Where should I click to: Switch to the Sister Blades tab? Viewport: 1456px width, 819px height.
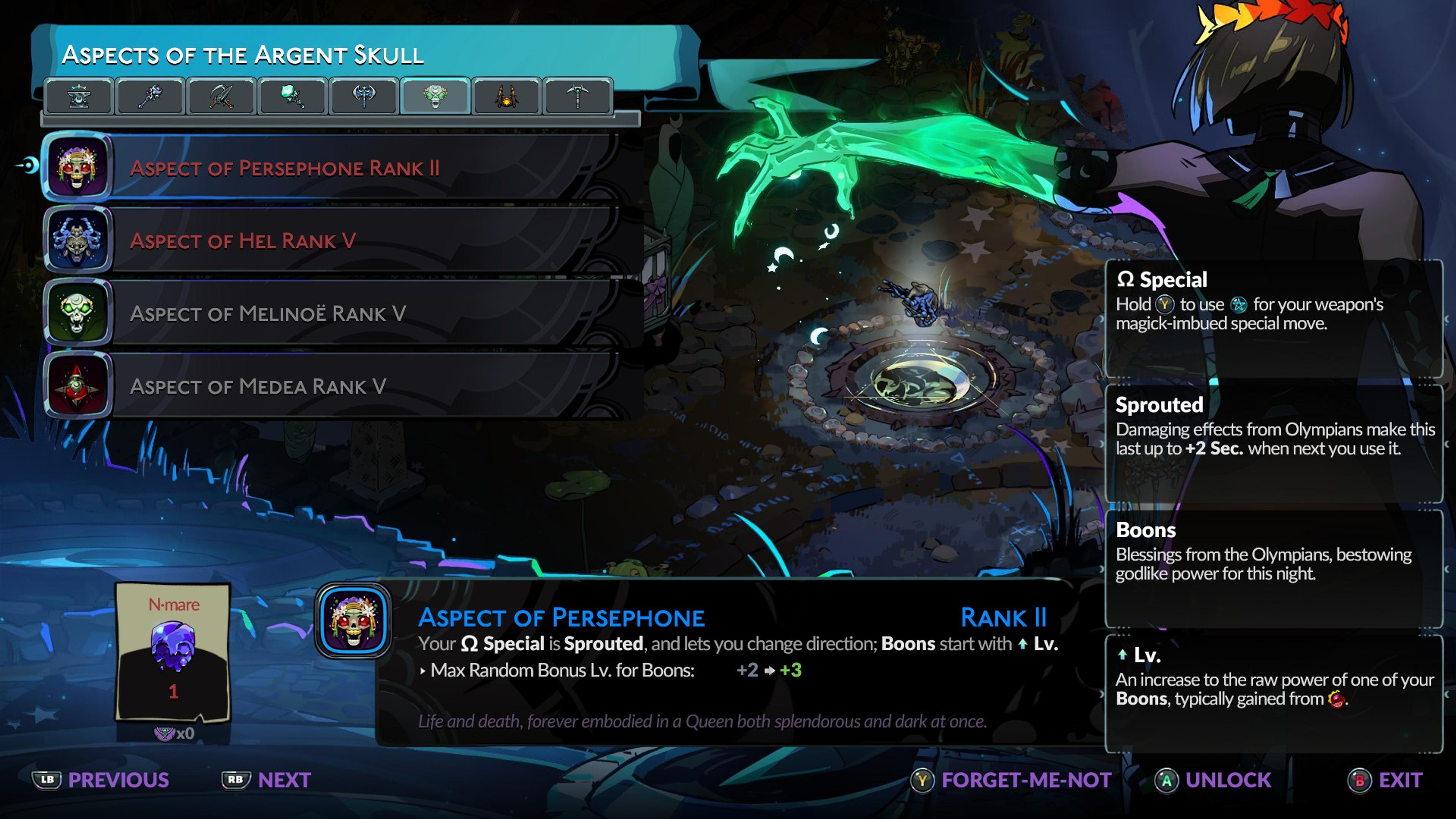[221, 97]
